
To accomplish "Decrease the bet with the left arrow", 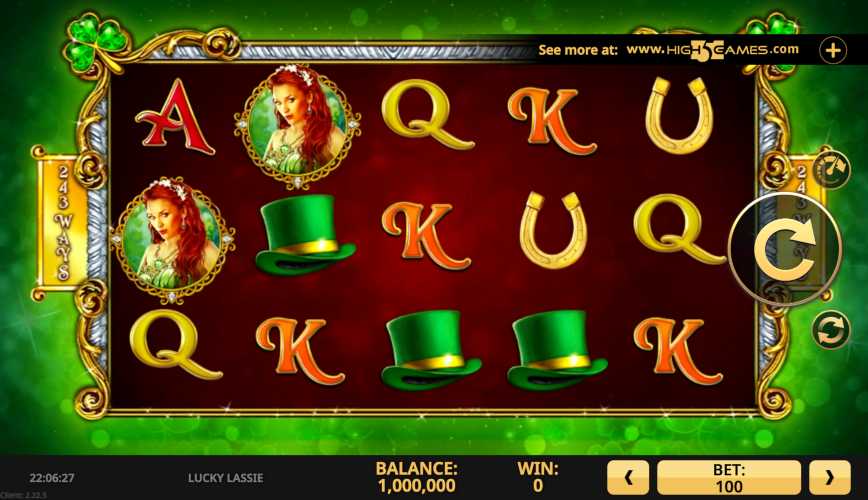I will (x=629, y=478).
